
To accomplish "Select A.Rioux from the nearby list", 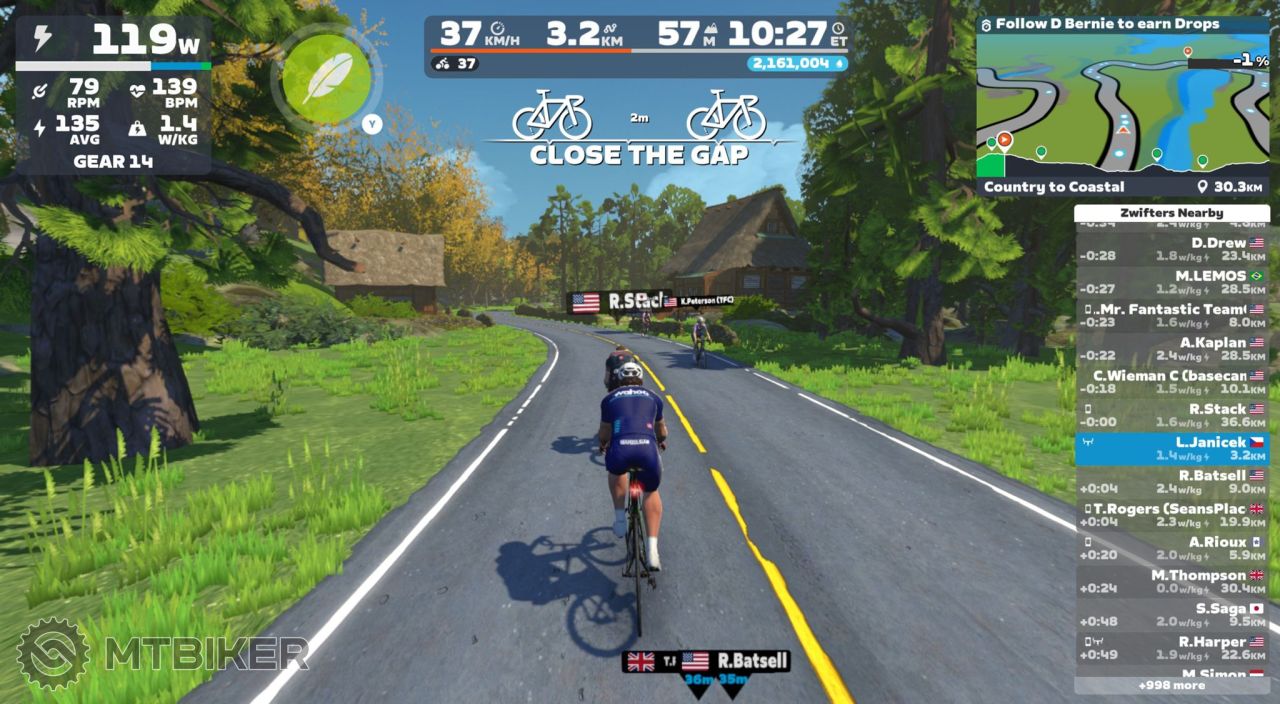I will point(1171,548).
